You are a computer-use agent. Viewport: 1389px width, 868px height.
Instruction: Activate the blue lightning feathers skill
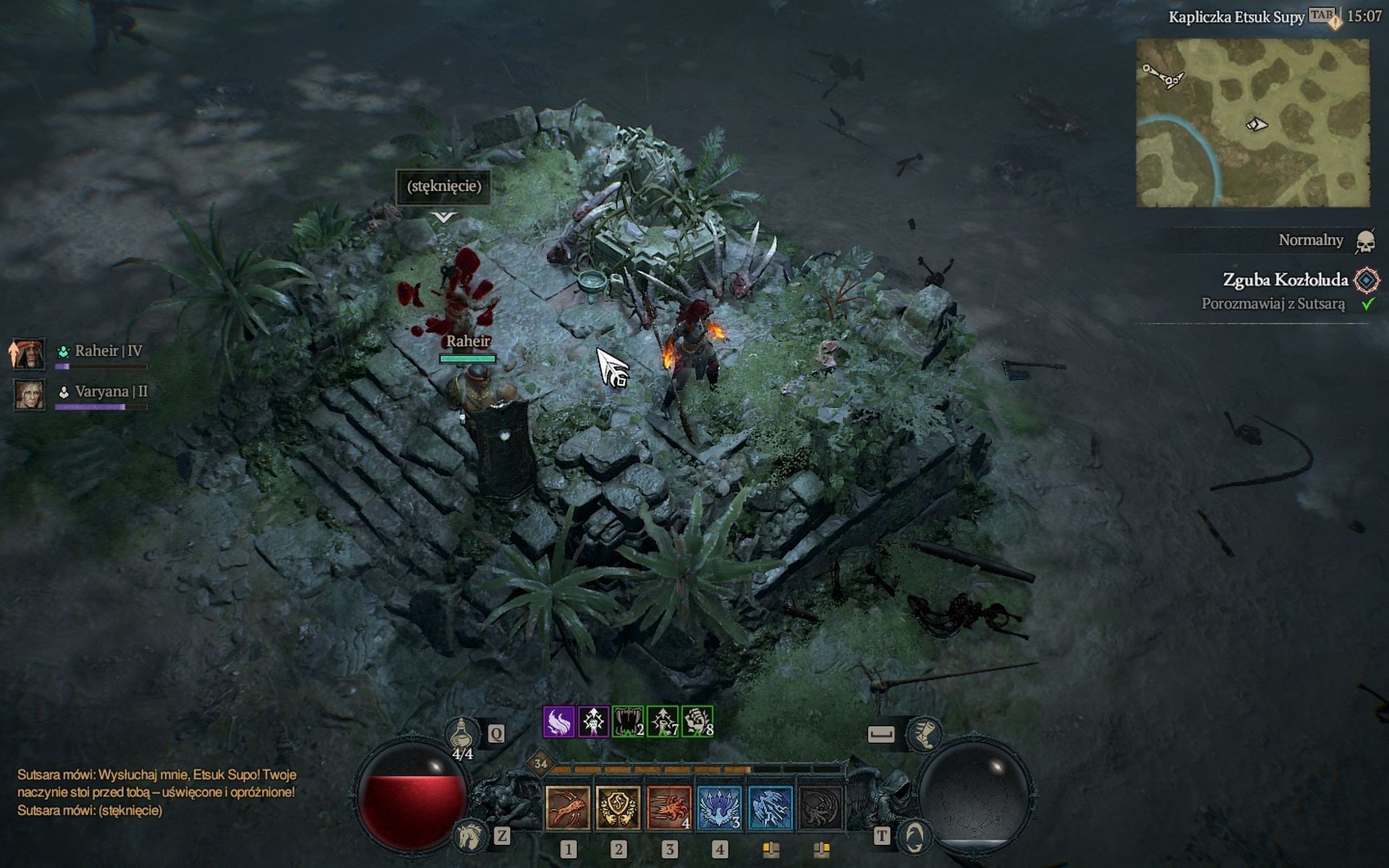770,807
